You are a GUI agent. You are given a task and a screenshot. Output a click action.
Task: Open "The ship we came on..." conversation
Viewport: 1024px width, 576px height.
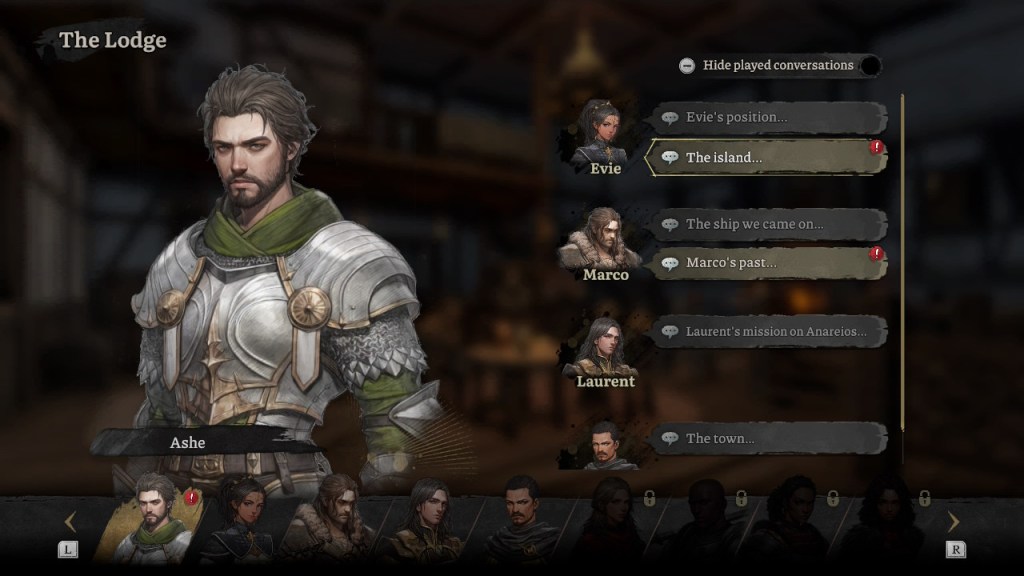(x=768, y=224)
